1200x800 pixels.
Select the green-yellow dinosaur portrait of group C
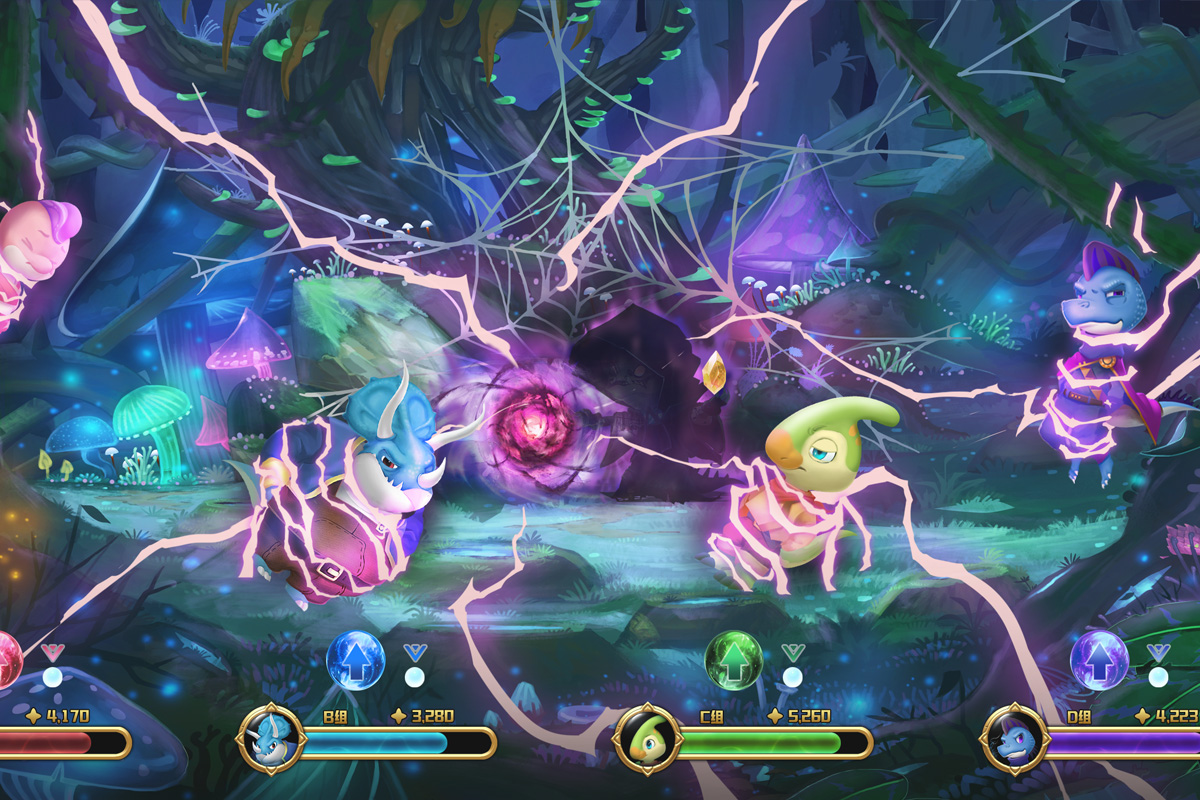(x=647, y=740)
